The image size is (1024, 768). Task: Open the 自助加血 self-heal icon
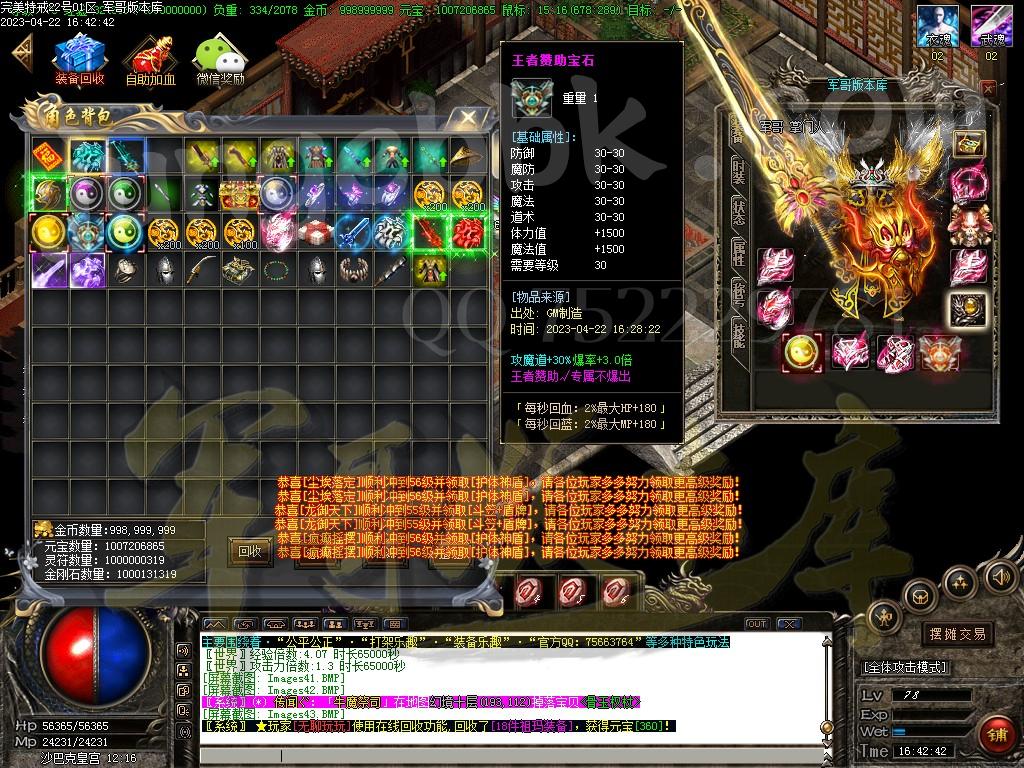click(x=150, y=60)
